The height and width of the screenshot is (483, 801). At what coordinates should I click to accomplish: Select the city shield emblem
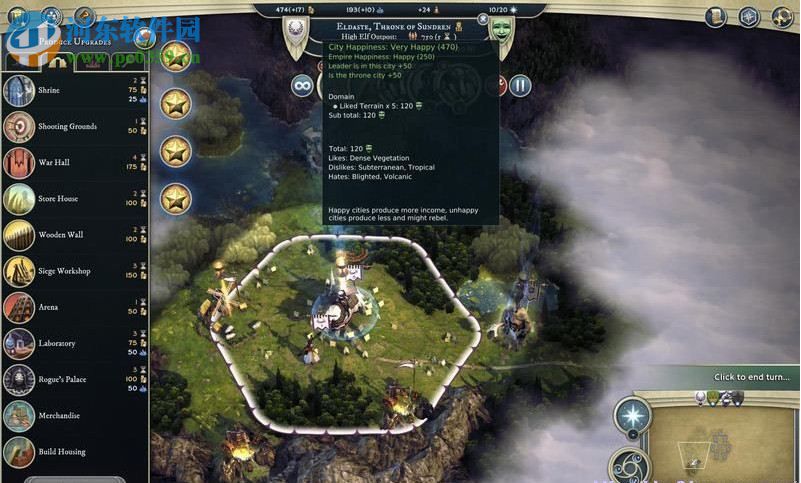(295, 29)
